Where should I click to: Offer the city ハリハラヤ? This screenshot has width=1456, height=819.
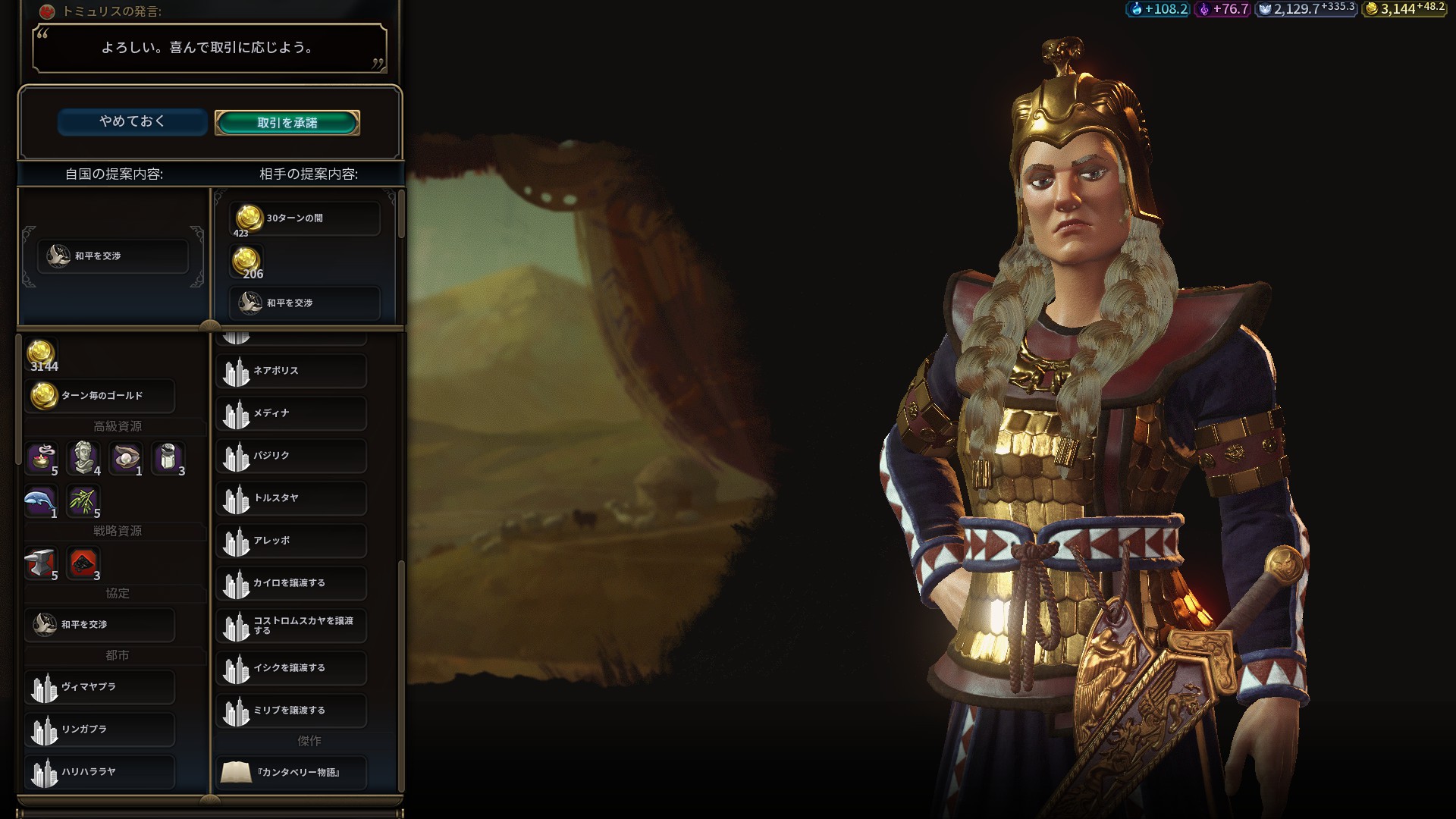pos(100,772)
